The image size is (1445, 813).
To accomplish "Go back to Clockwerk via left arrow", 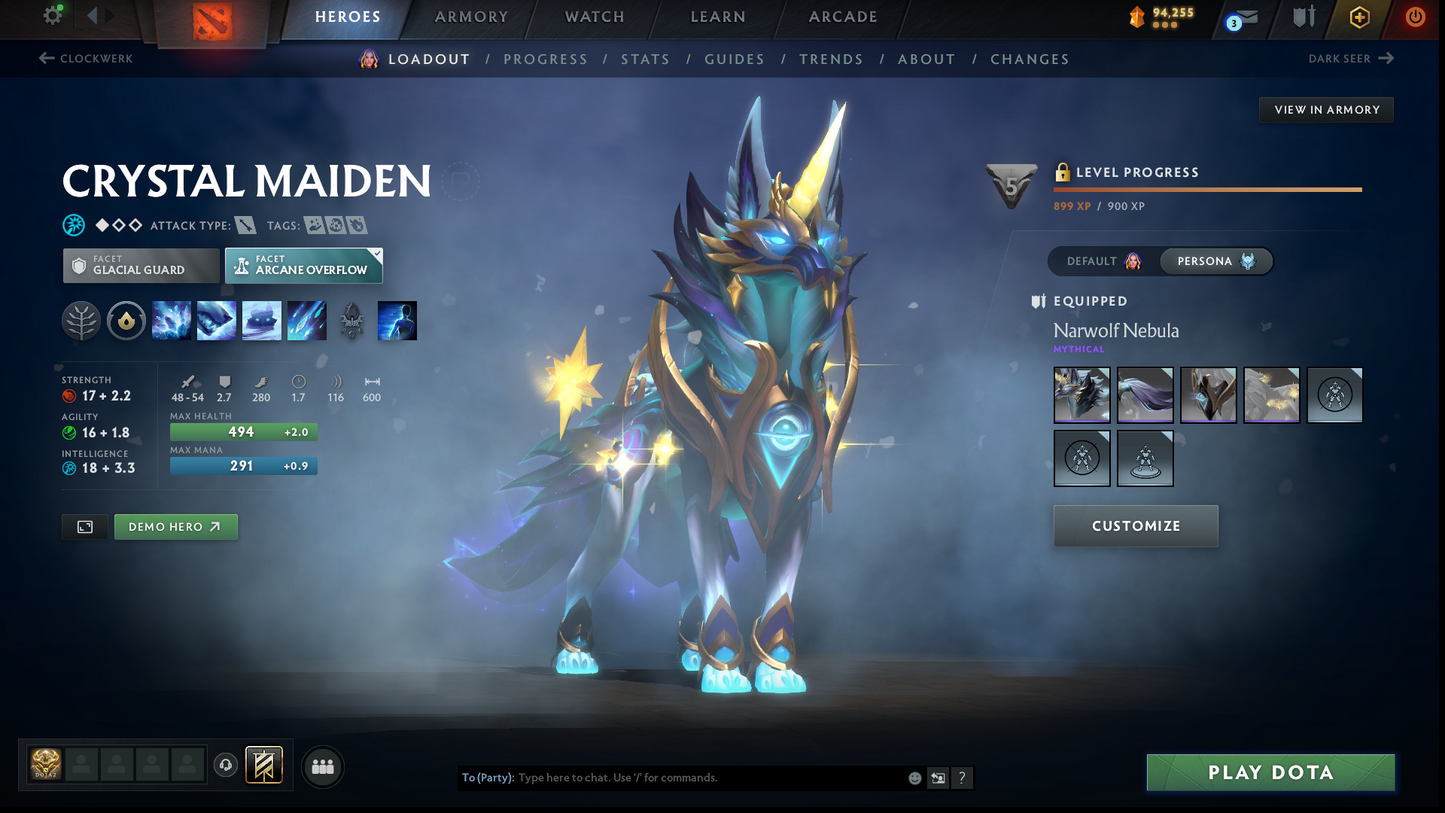I will [49, 58].
